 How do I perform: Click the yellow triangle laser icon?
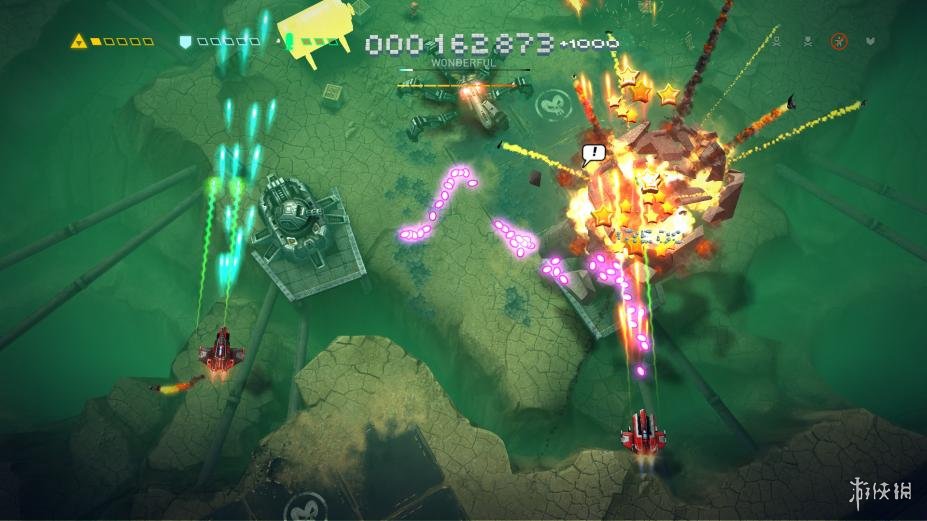[x=79, y=41]
